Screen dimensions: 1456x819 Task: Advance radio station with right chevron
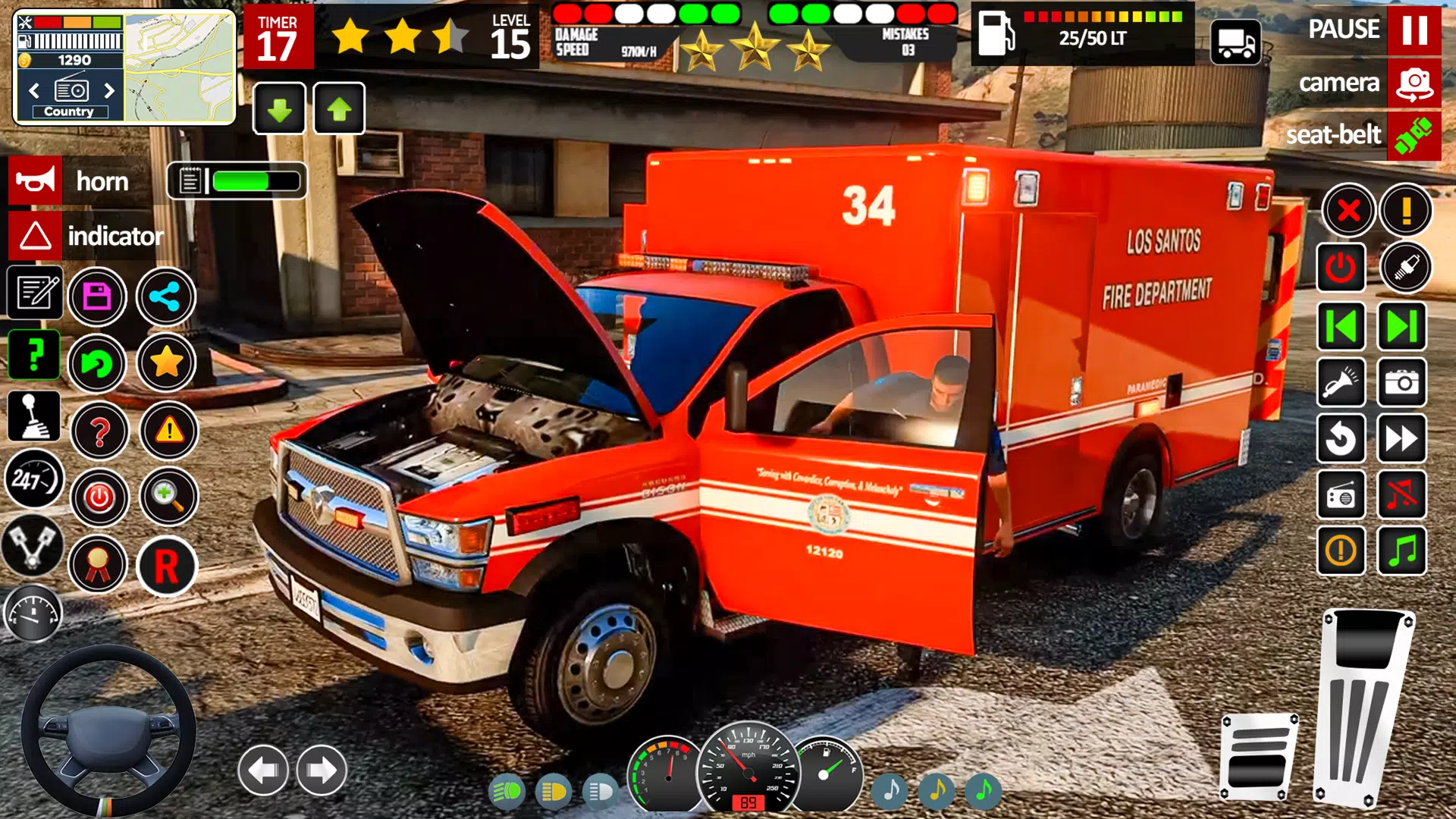108,91
